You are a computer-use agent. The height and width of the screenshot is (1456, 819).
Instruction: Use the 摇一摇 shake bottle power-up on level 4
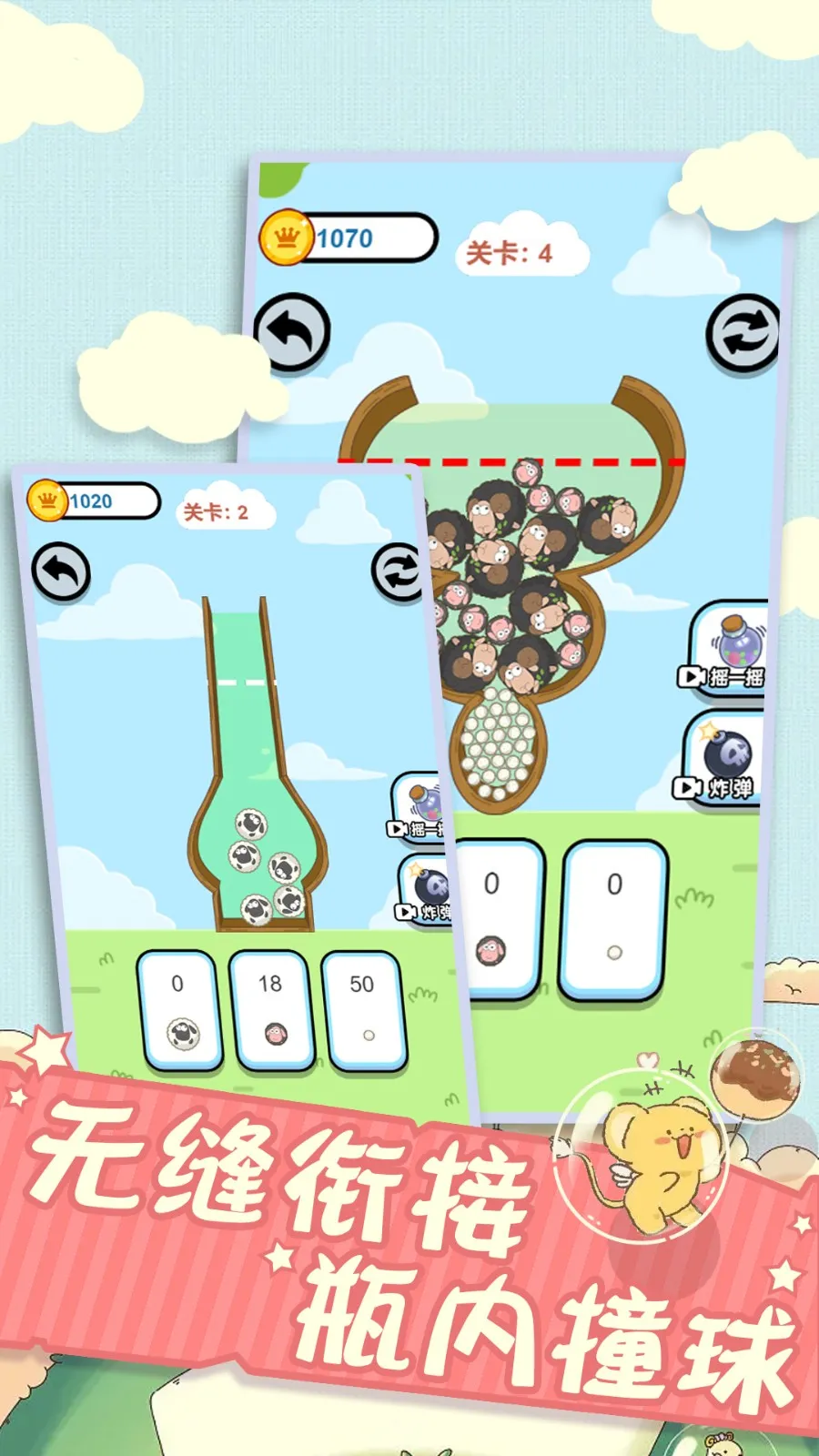tap(728, 648)
